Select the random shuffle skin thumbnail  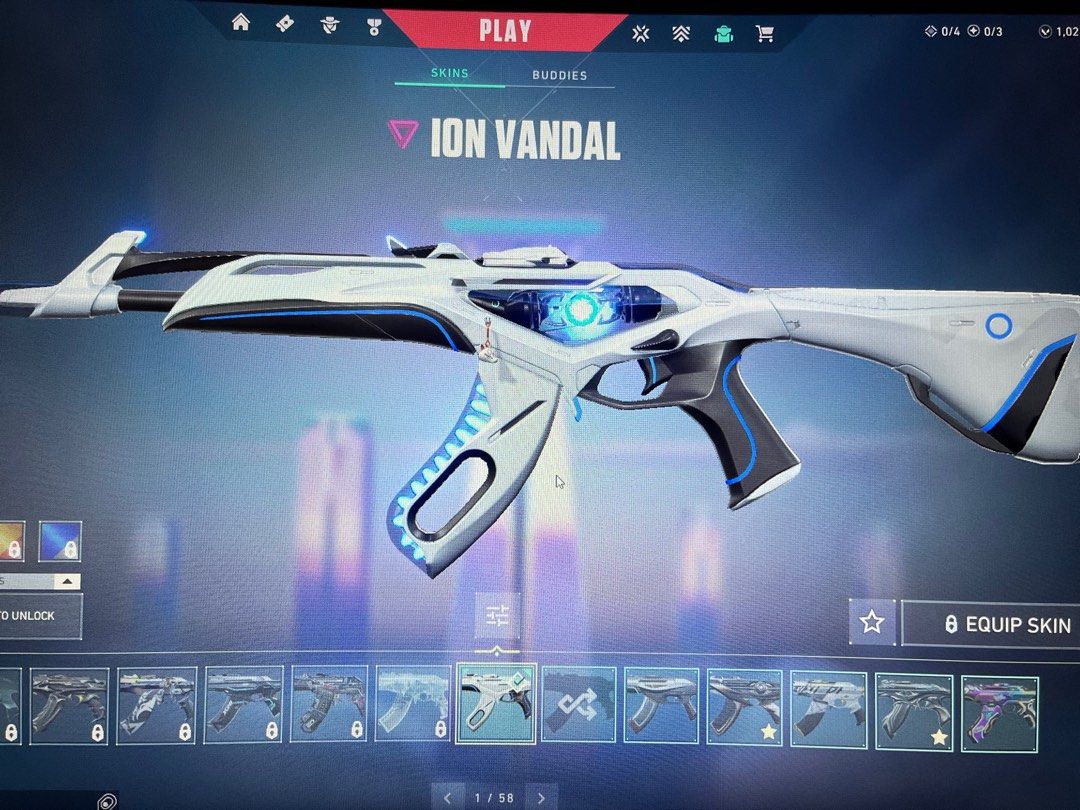(579, 705)
